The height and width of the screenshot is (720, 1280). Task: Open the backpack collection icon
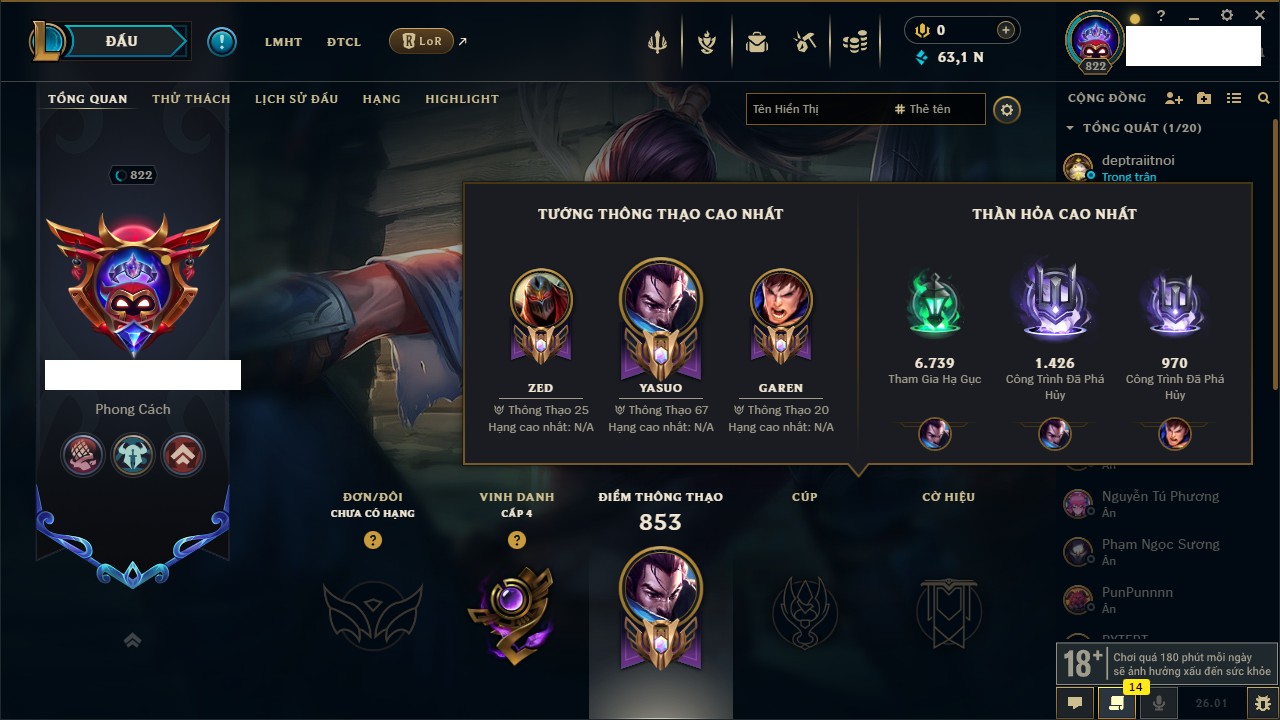(x=757, y=42)
